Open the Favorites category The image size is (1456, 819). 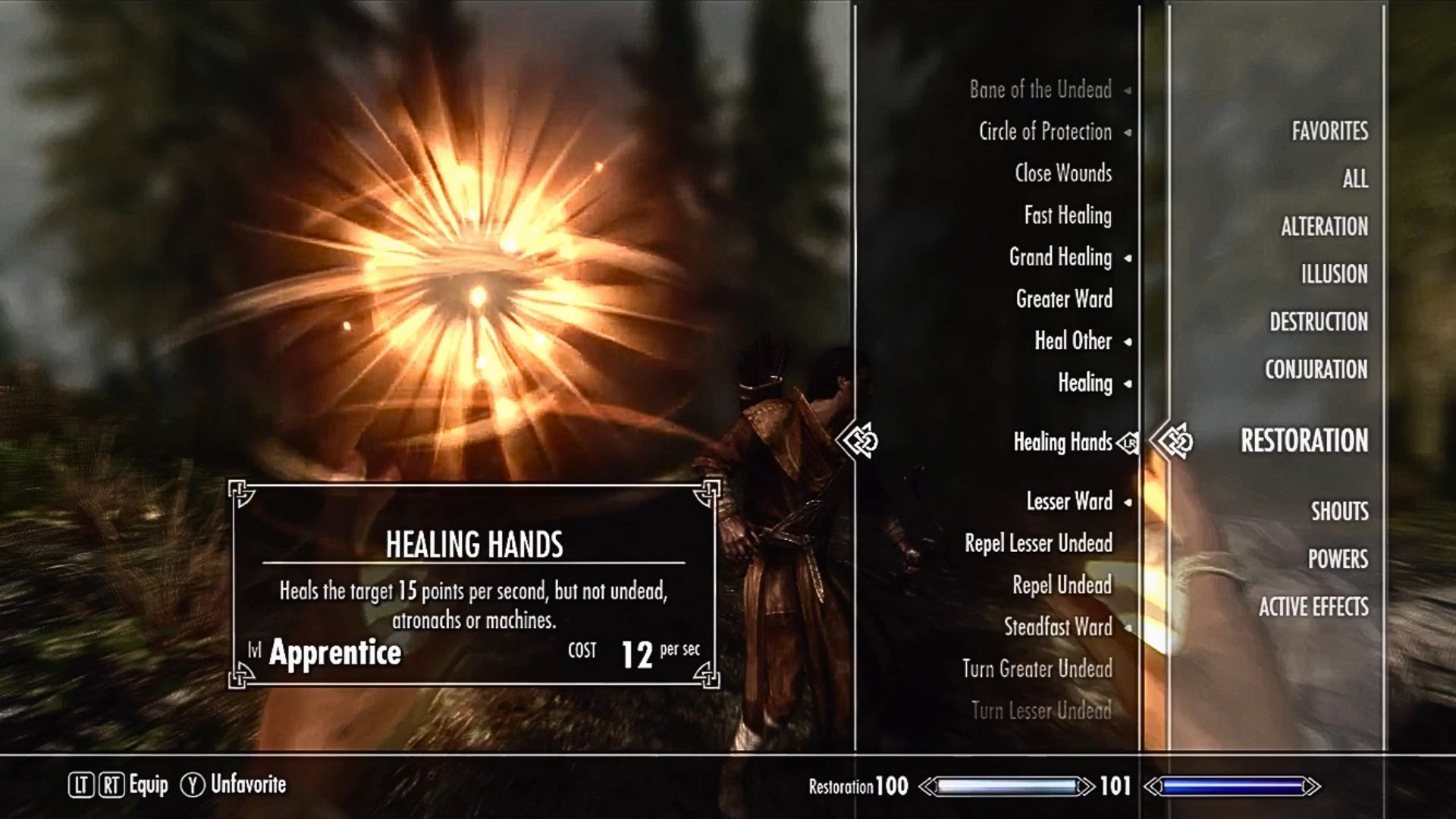pyautogui.click(x=1330, y=131)
